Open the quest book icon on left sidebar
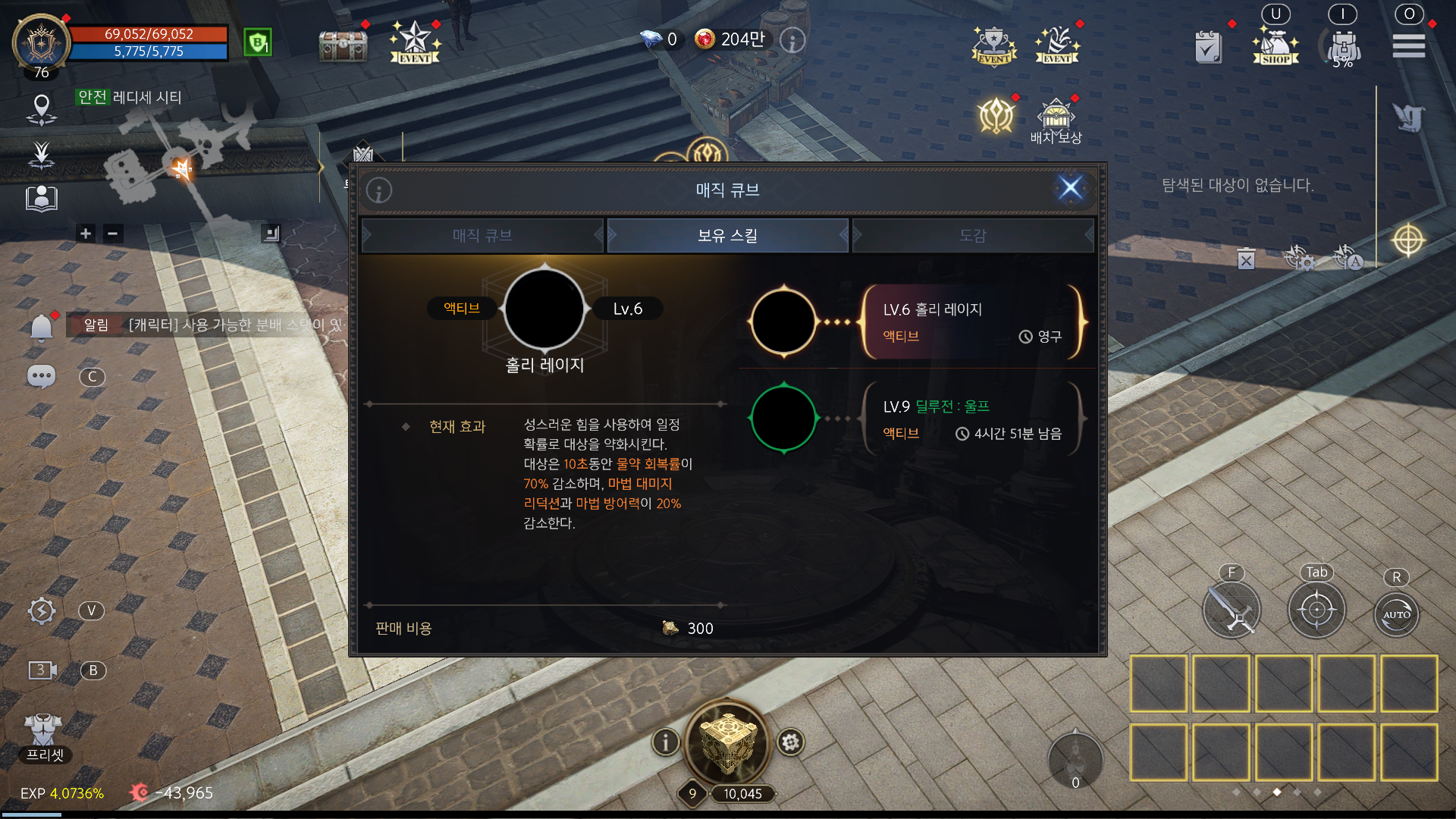This screenshot has height=819, width=1456. pyautogui.click(x=42, y=199)
